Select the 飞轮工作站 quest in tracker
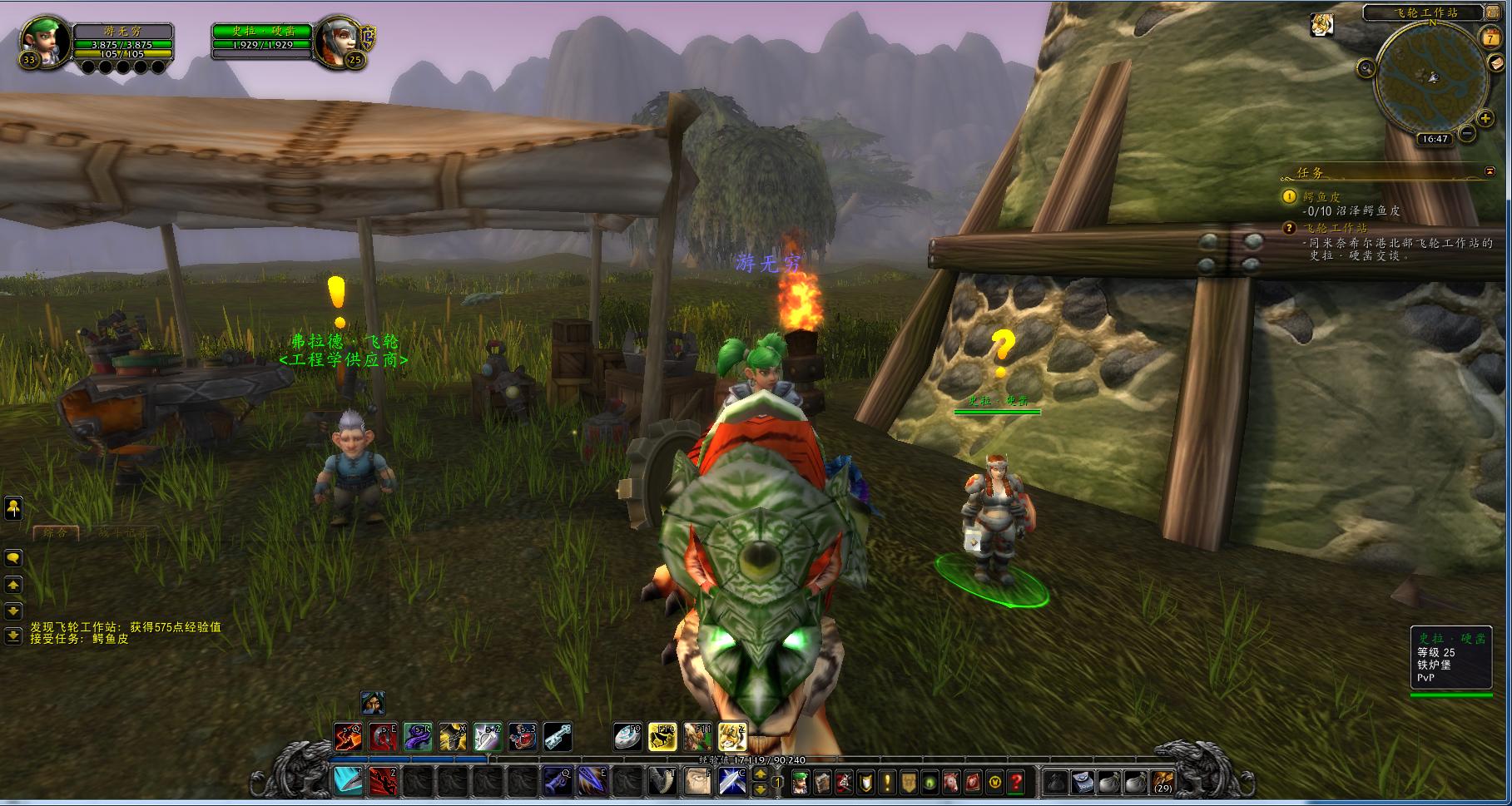Screen dimensions: 1512x806 click(1335, 228)
